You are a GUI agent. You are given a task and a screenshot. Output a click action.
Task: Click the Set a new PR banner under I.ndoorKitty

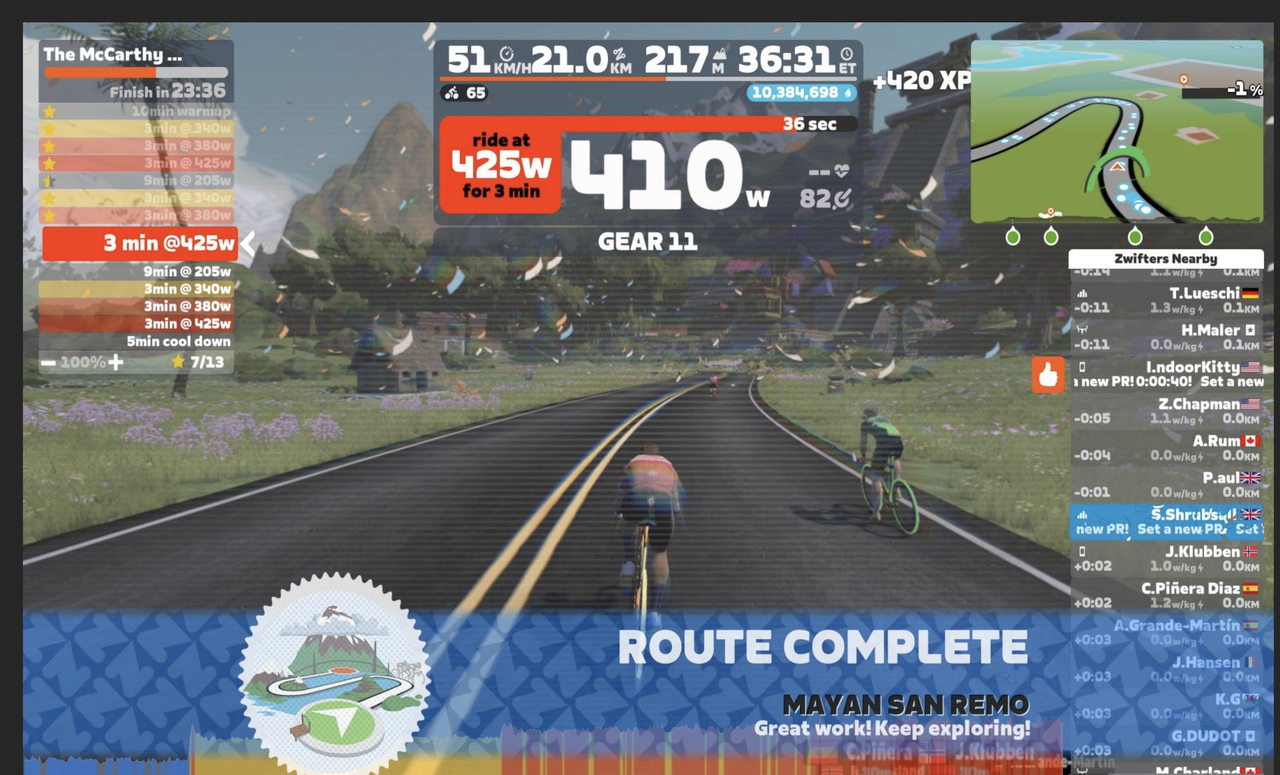pyautogui.click(x=1166, y=381)
